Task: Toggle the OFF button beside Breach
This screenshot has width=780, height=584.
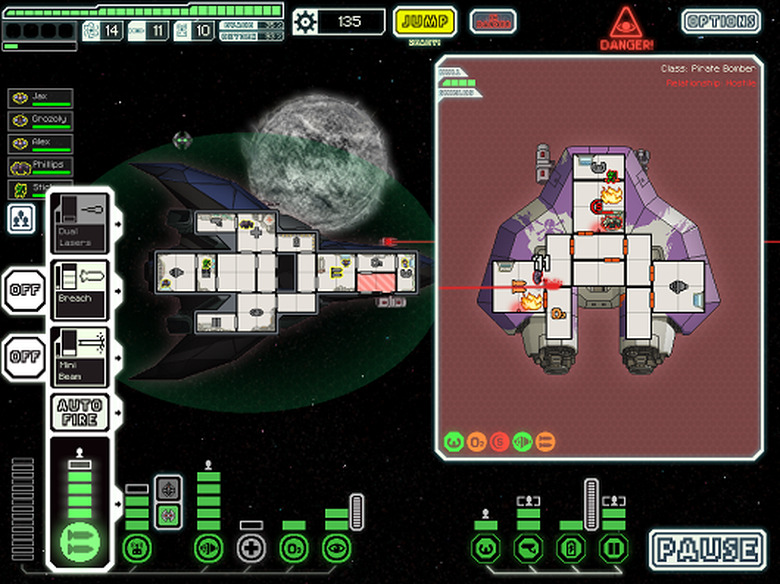Action: [23, 290]
